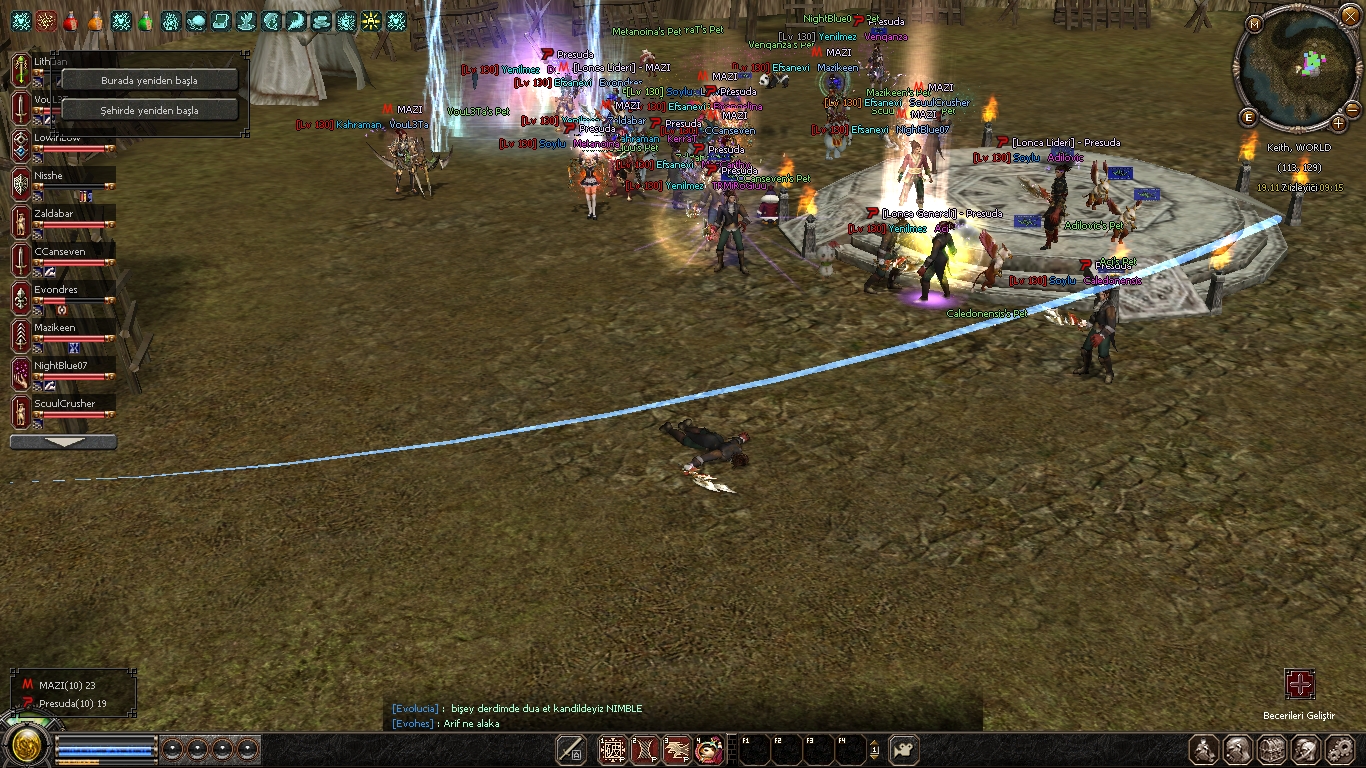Zoom in the minimap with plus button
This screenshot has height=768, width=1366.
pyautogui.click(x=1338, y=123)
